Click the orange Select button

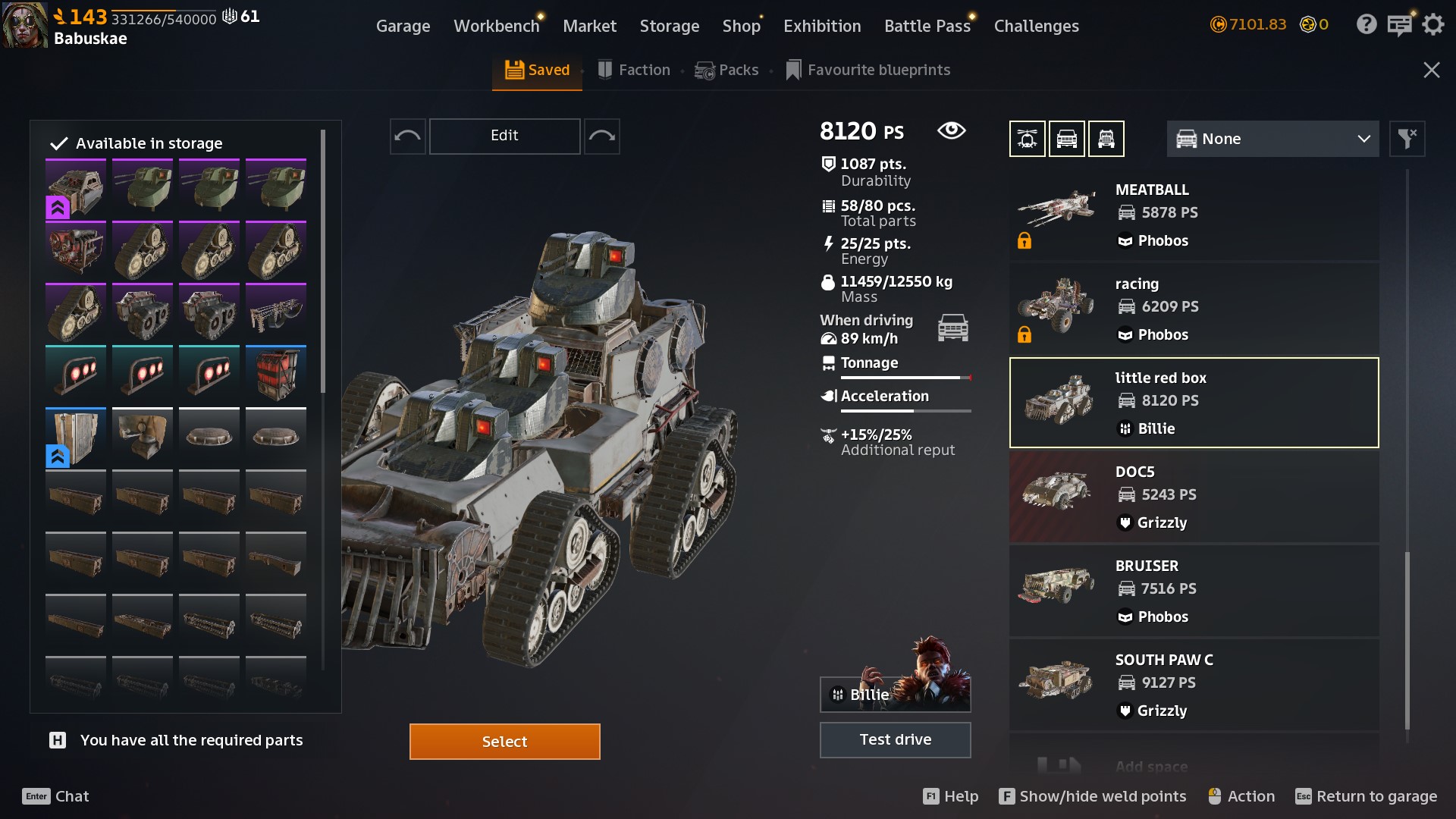[x=504, y=741]
